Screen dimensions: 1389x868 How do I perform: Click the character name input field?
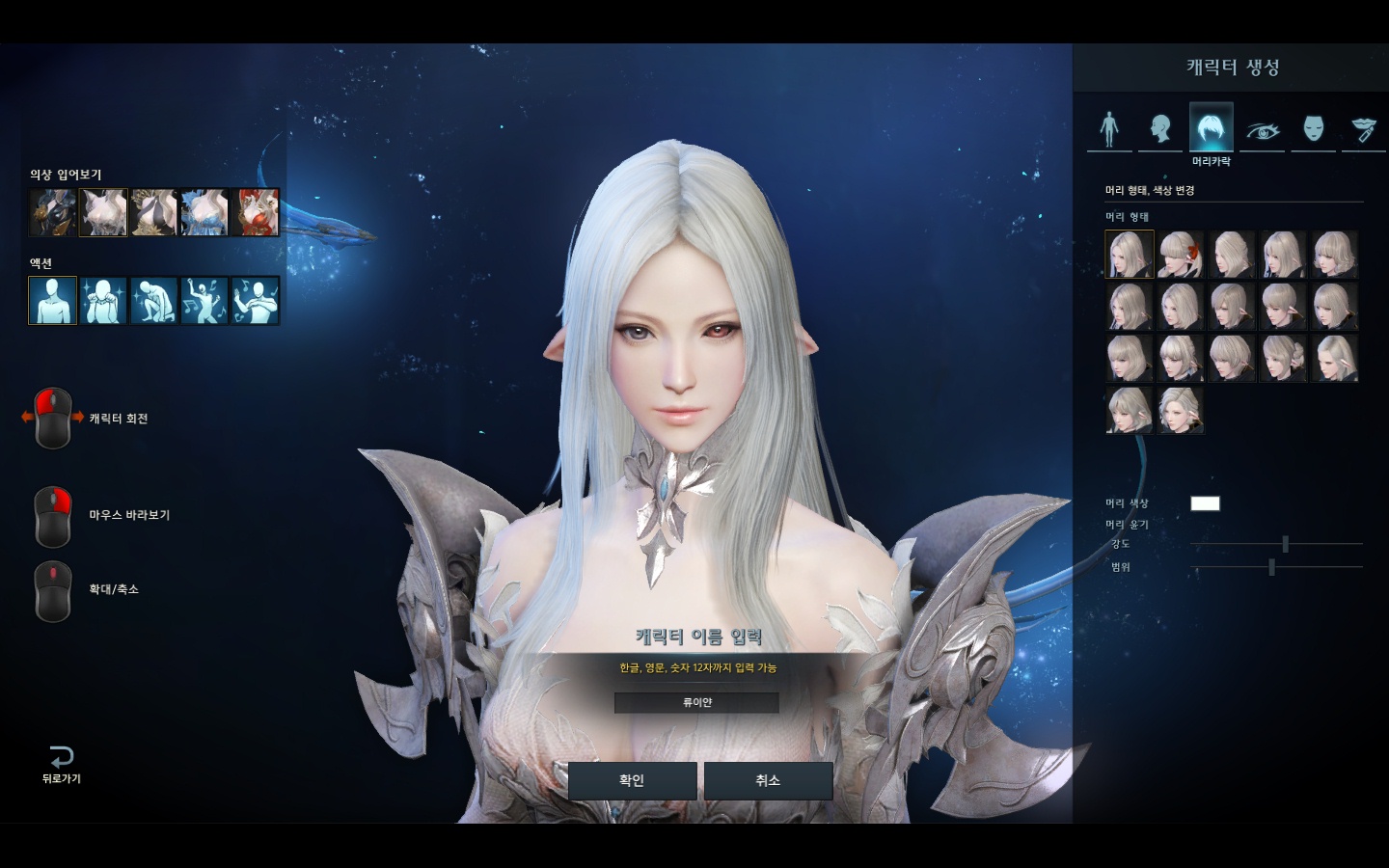(x=696, y=702)
